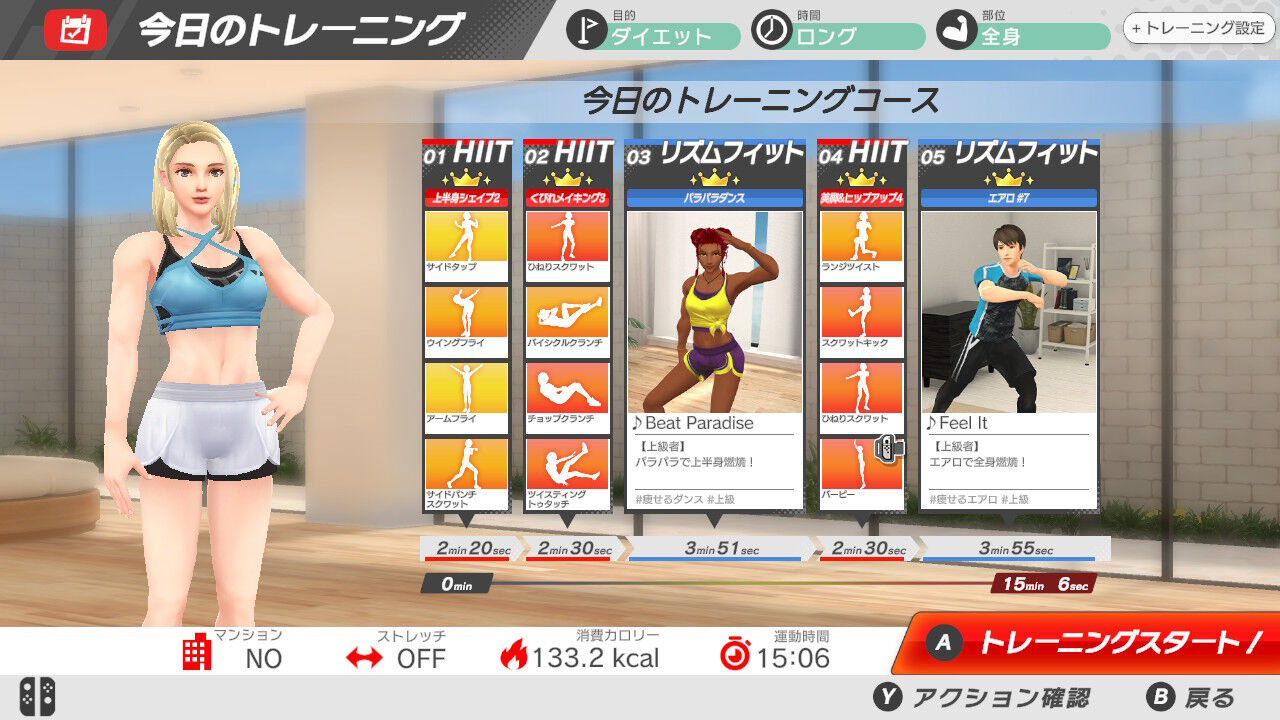Click the building icon next to マンション
The width and height of the screenshot is (1280, 720).
198,652
